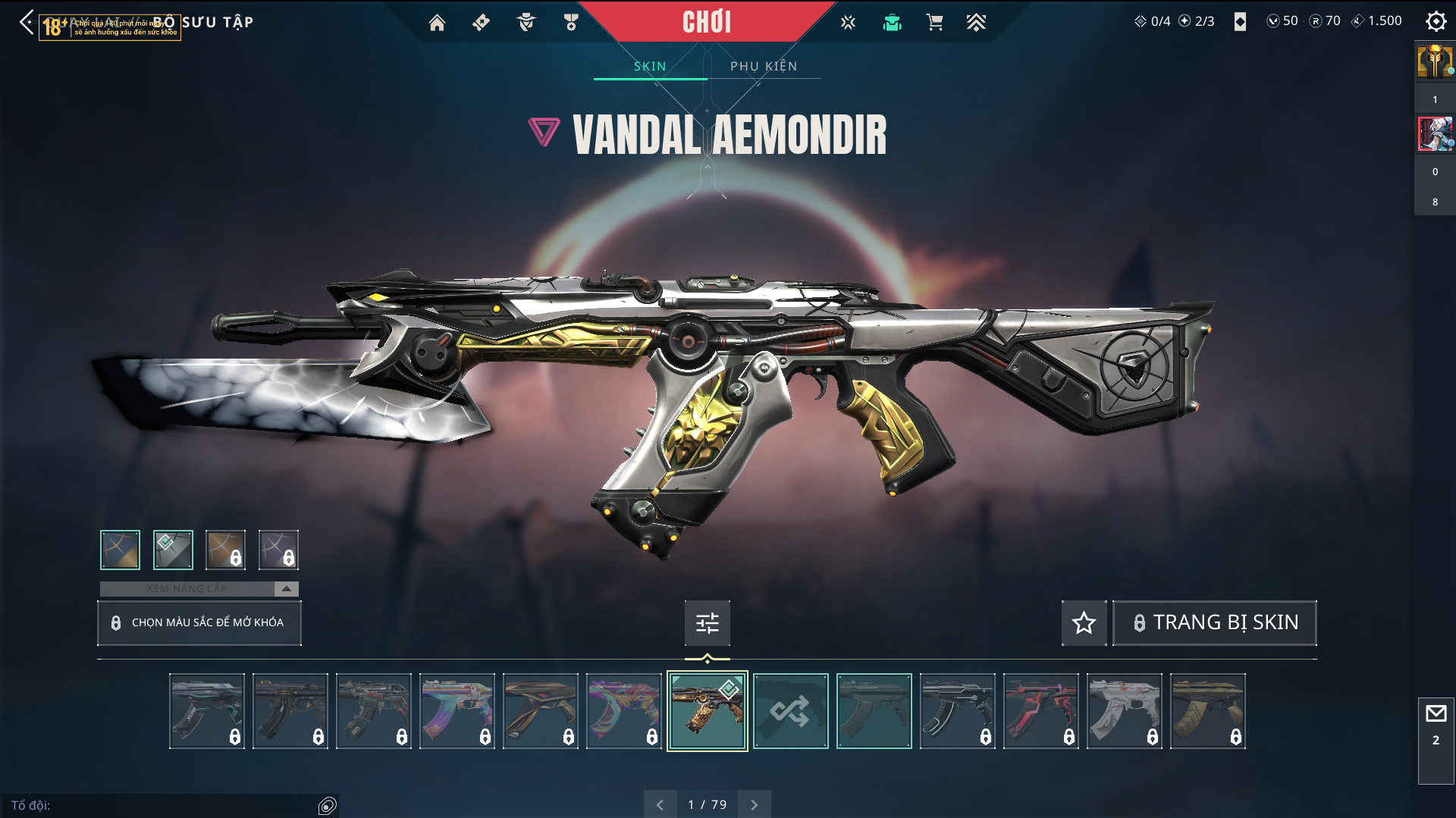
Task: Go back with the top-left arrow
Action: 27,22
